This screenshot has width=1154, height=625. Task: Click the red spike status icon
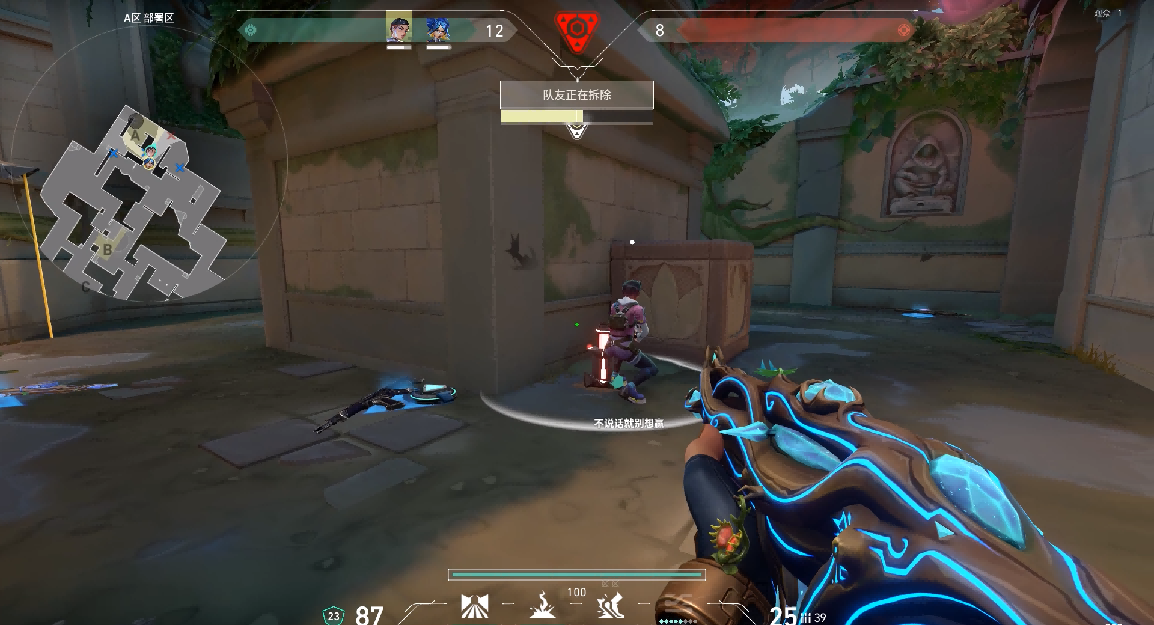click(576, 31)
